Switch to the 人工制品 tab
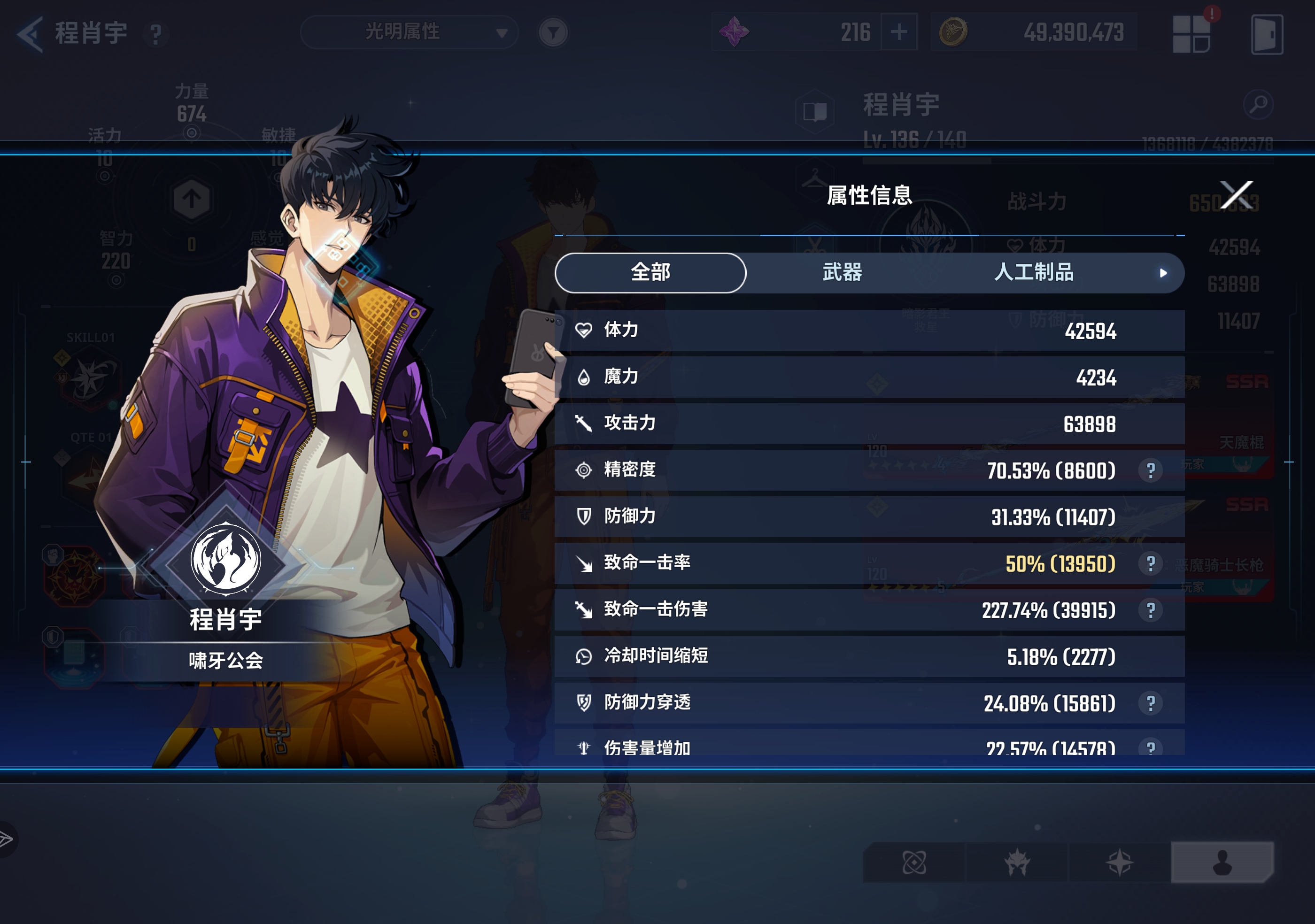The height and width of the screenshot is (924, 1315). pos(1033,272)
